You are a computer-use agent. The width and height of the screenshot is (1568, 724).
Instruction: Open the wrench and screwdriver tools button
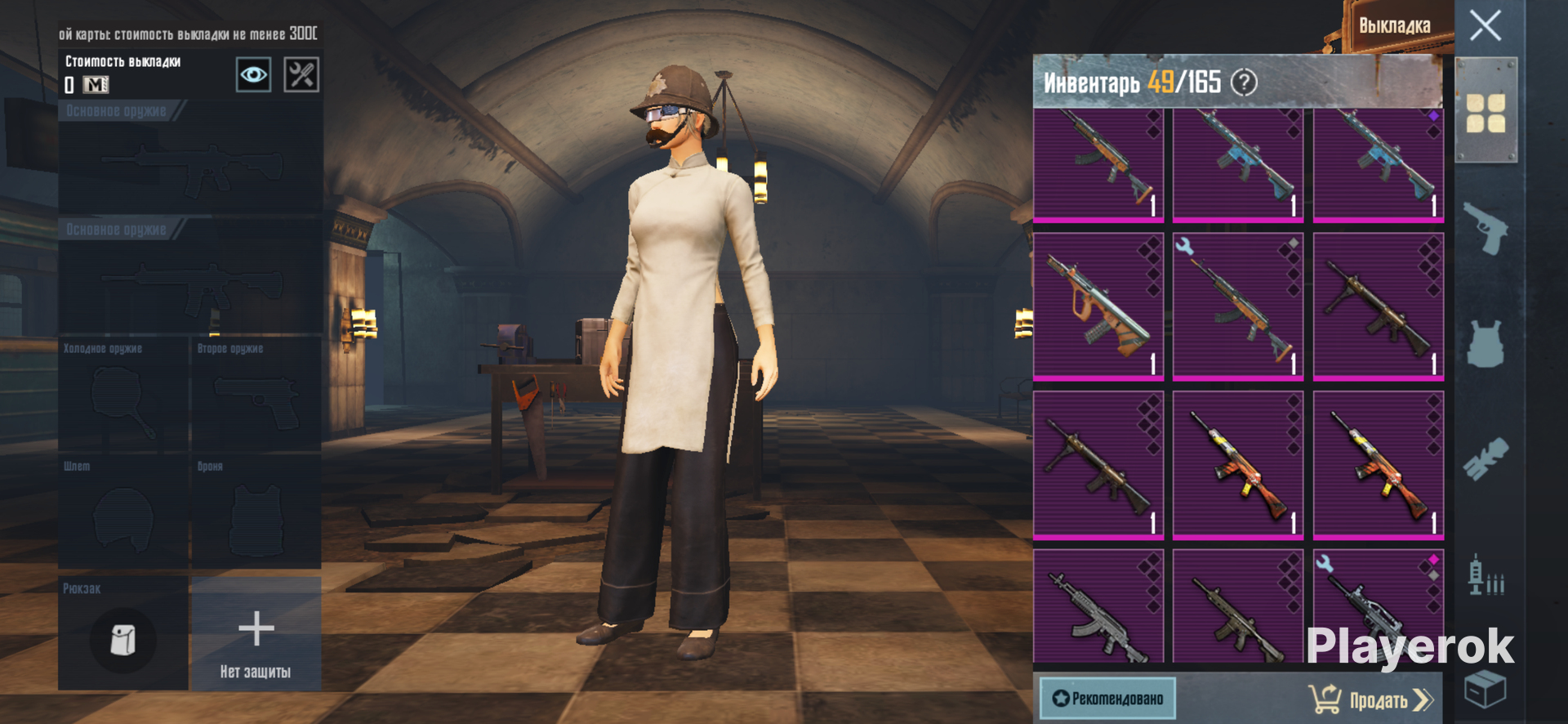click(301, 75)
